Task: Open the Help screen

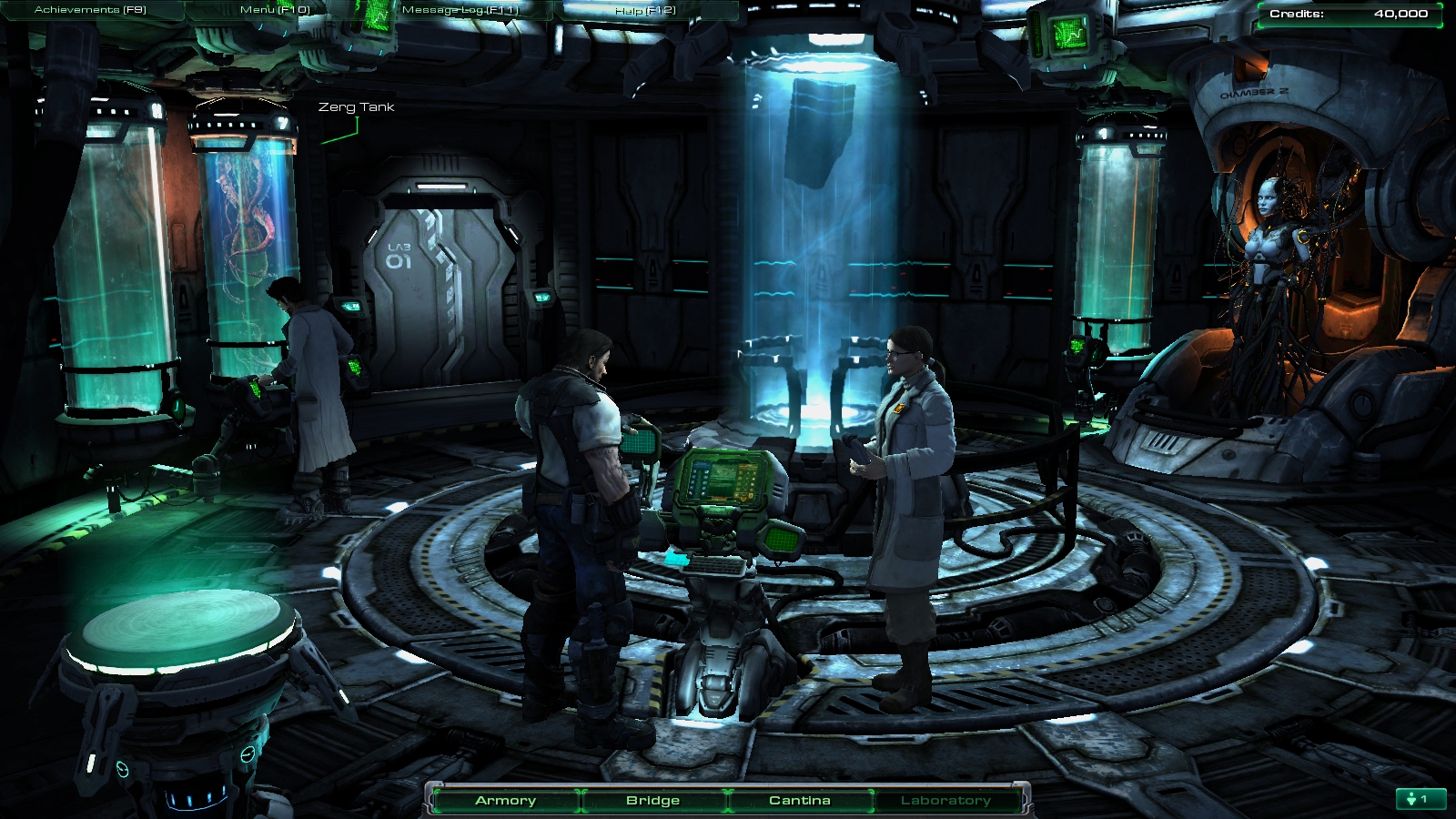Action: (645, 11)
